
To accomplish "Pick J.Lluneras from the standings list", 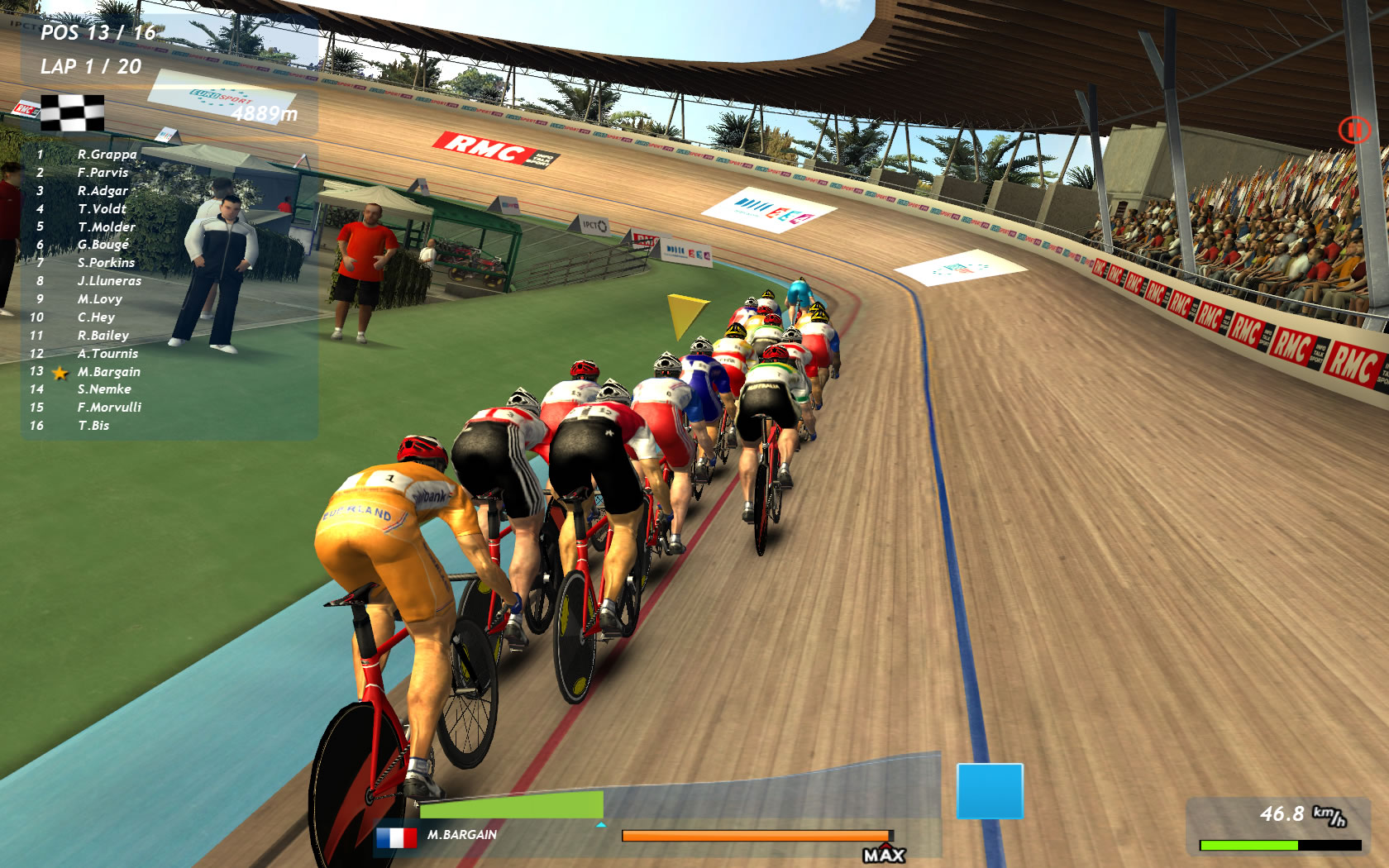I will [x=109, y=281].
